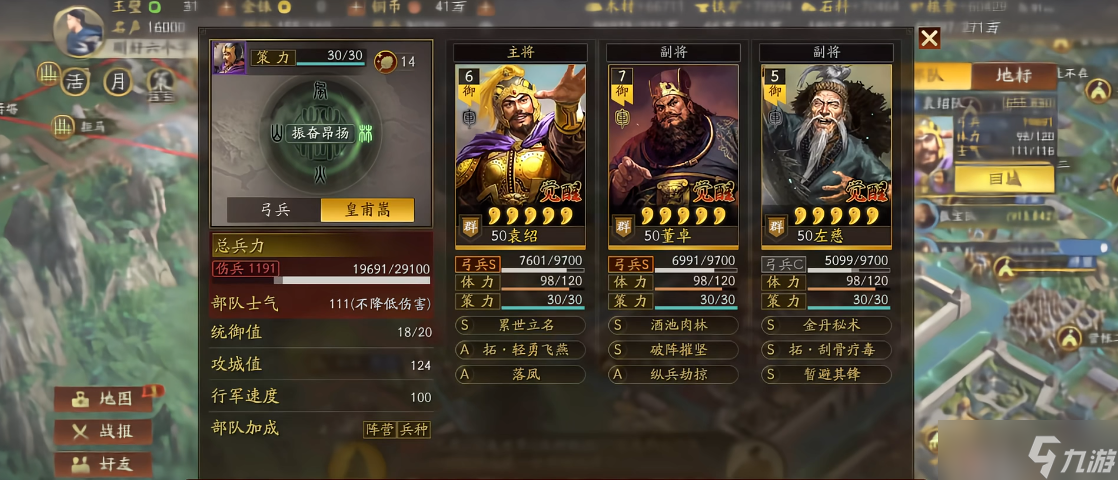View the 破阵摧坚 skill
This screenshot has width=1118, height=480.
pyautogui.click(x=673, y=350)
